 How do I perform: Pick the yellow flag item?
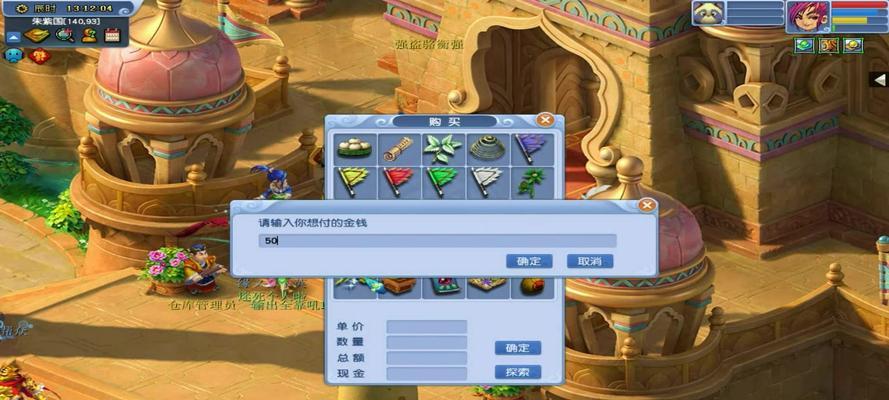pyautogui.click(x=354, y=180)
